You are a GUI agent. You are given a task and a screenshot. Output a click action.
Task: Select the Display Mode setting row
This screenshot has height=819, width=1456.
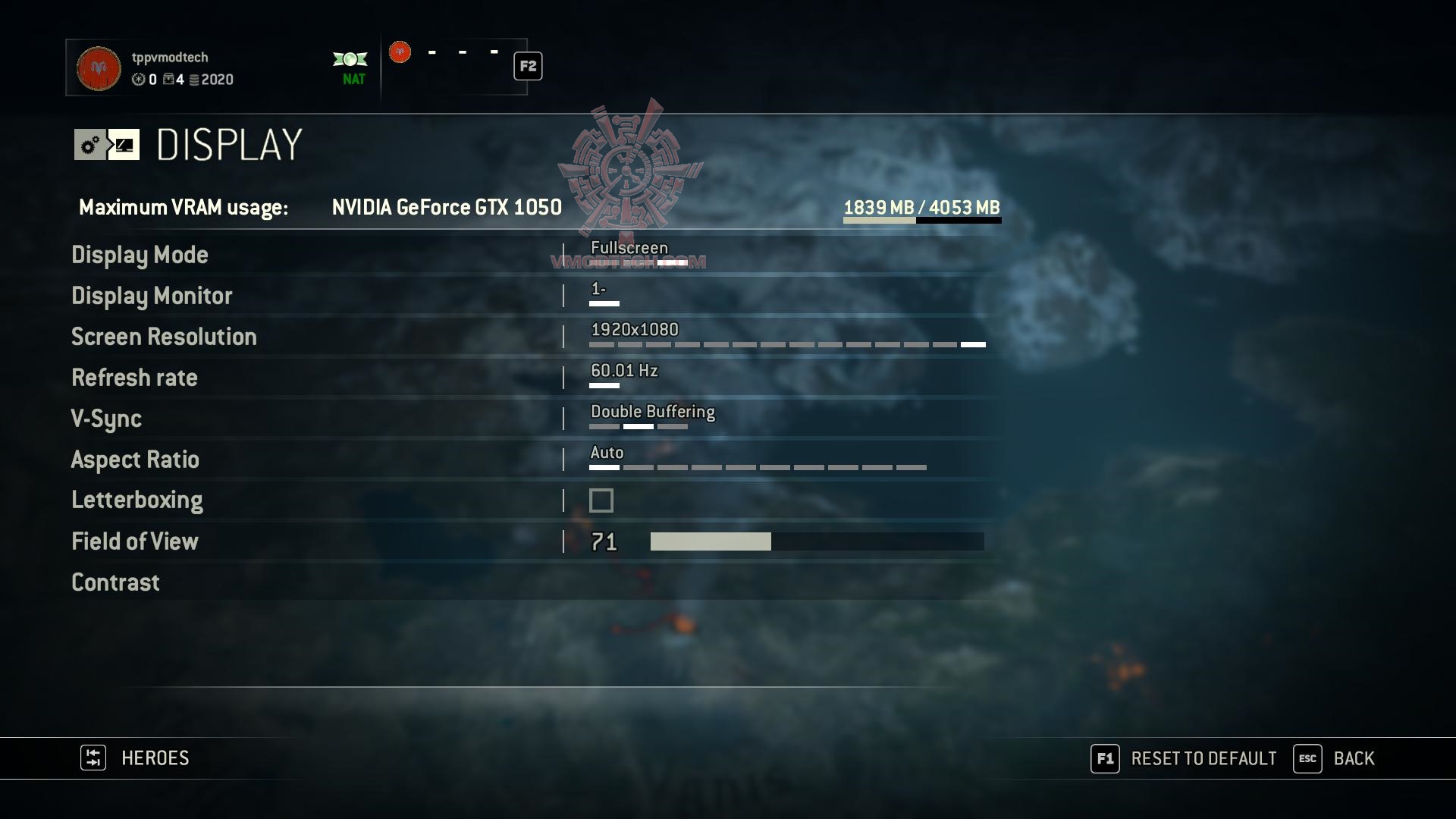140,255
